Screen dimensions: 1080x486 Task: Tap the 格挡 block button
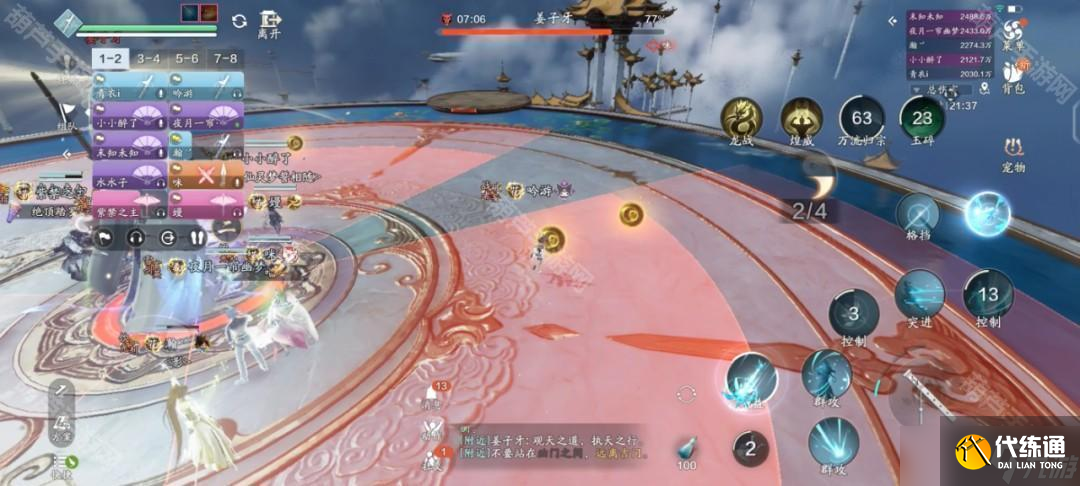tap(917, 216)
